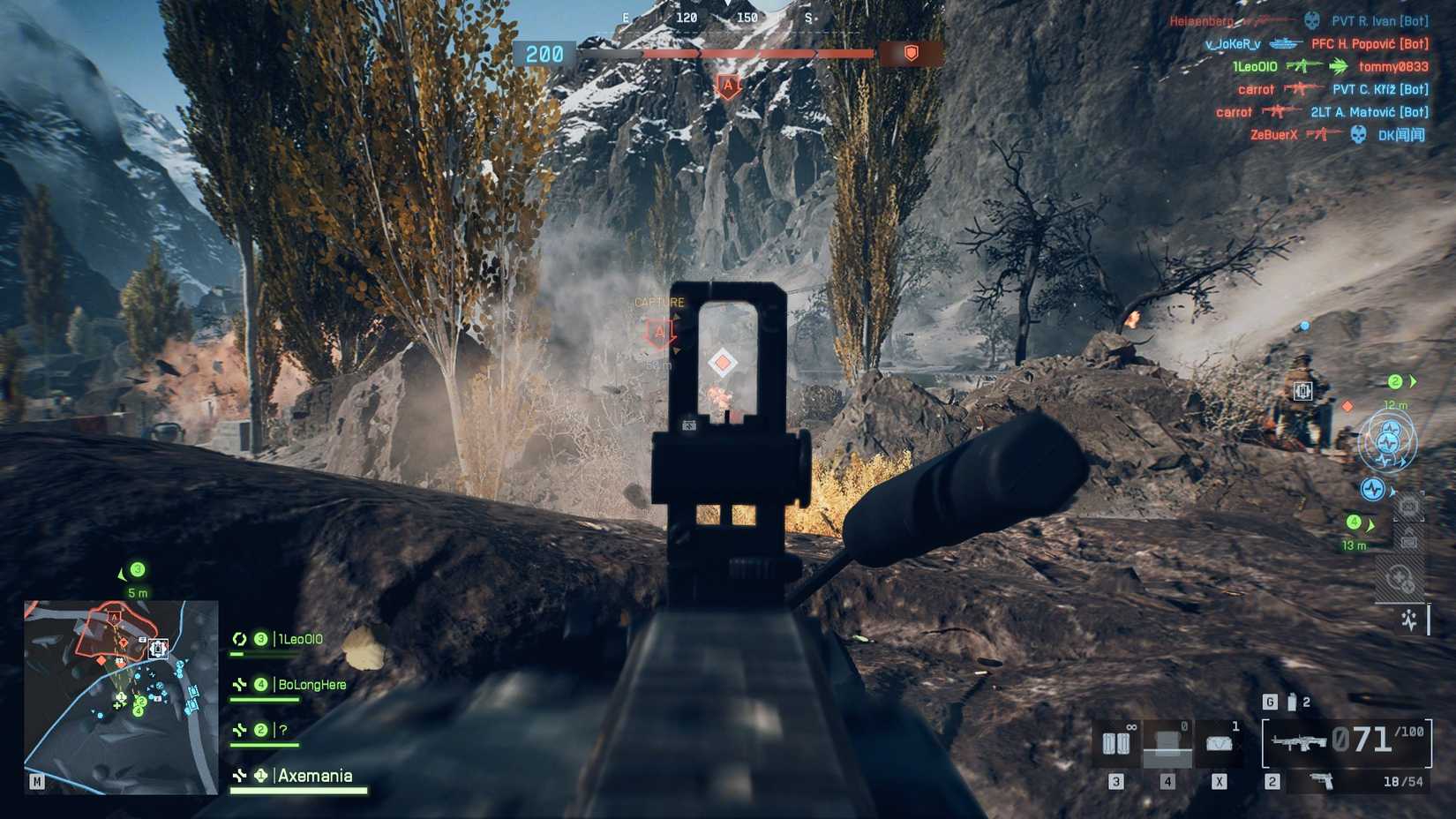1456x819 pixels.
Task: Expand the green chevron beside squadmate marker 2
Action: (1410, 382)
